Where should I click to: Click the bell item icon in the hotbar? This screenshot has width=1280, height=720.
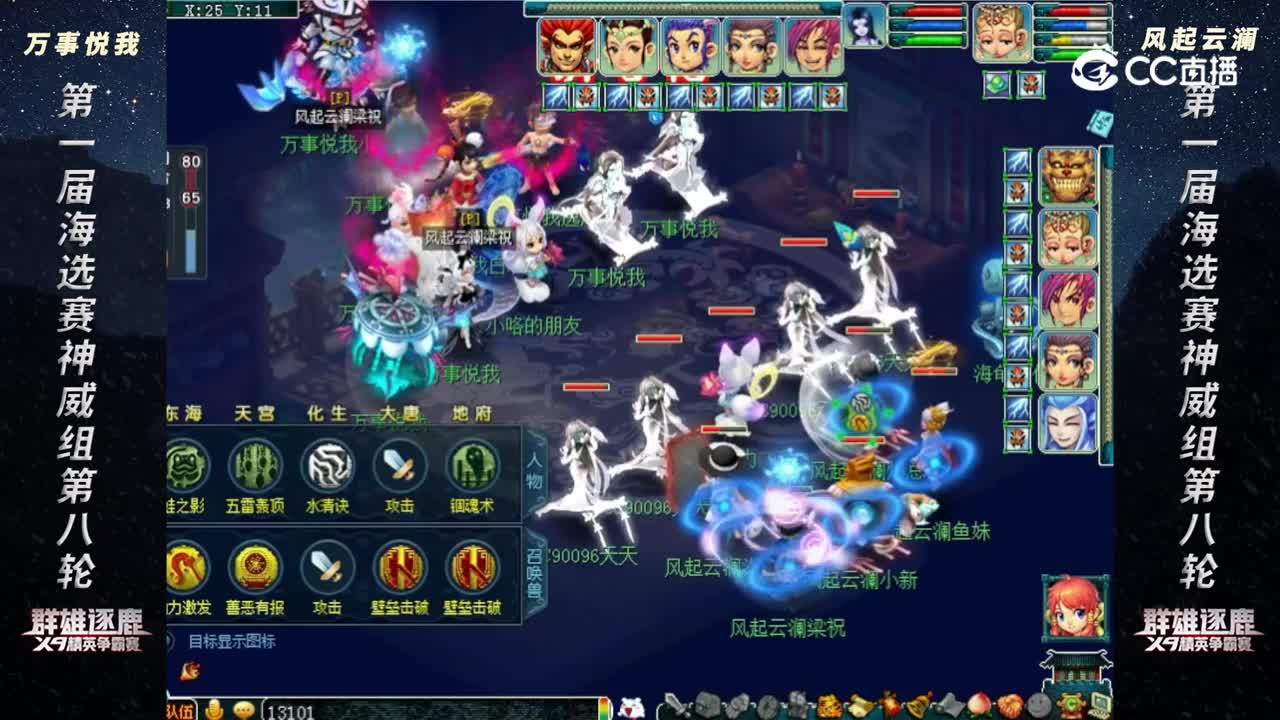915,705
